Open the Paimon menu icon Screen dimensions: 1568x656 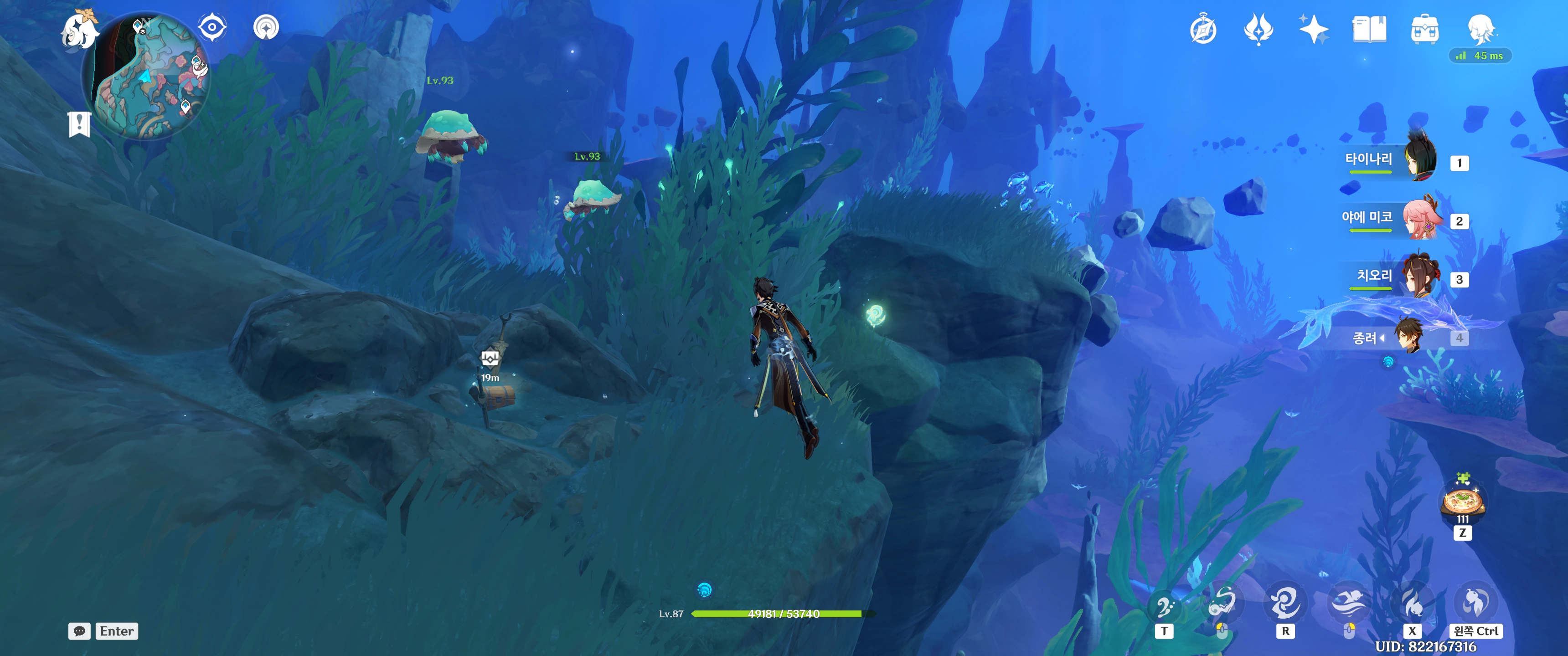tap(80, 31)
